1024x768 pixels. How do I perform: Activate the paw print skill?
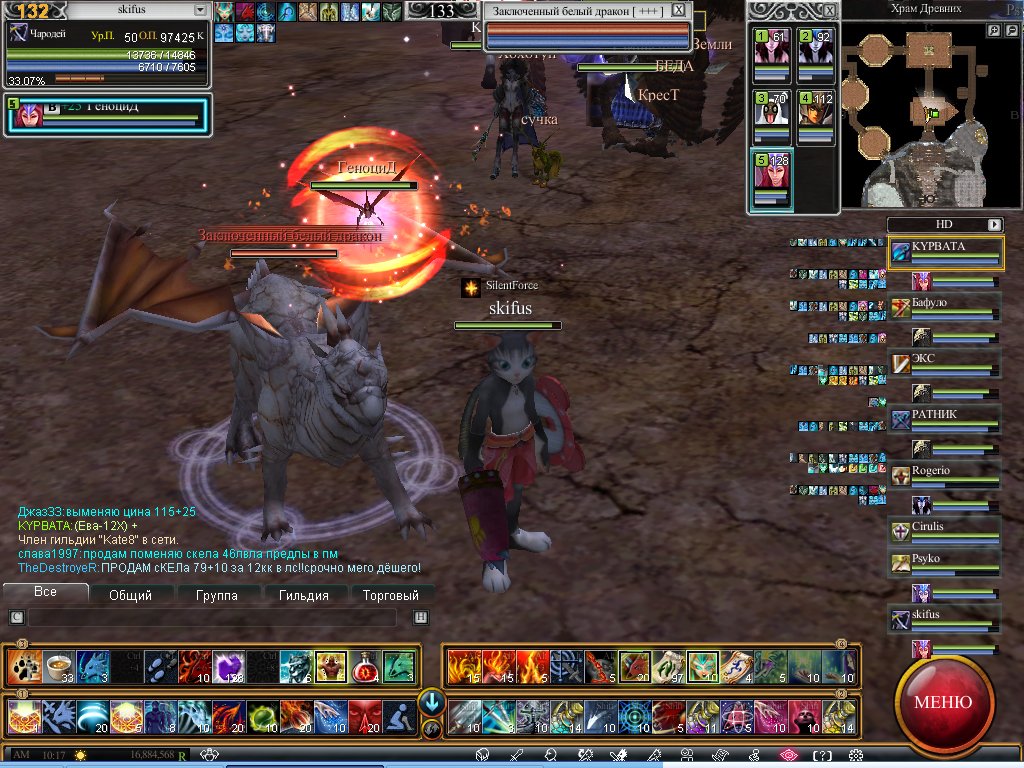point(22,666)
